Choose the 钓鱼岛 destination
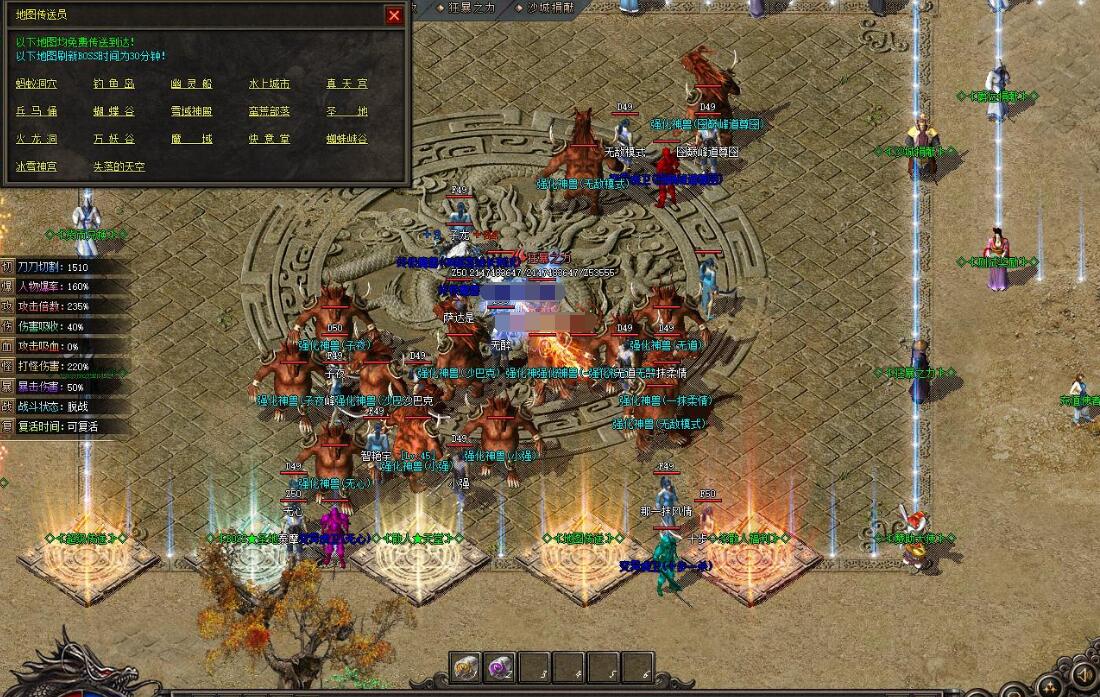 [114, 85]
